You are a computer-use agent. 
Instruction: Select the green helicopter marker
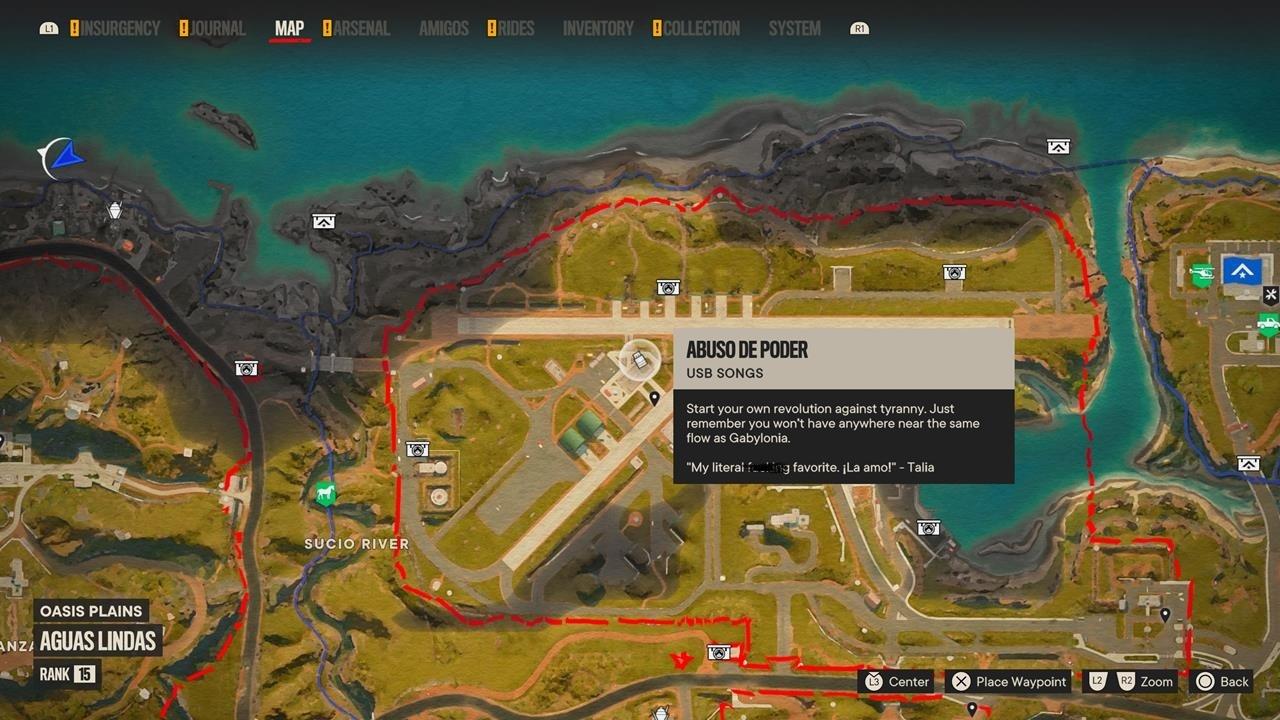[x=1201, y=273]
